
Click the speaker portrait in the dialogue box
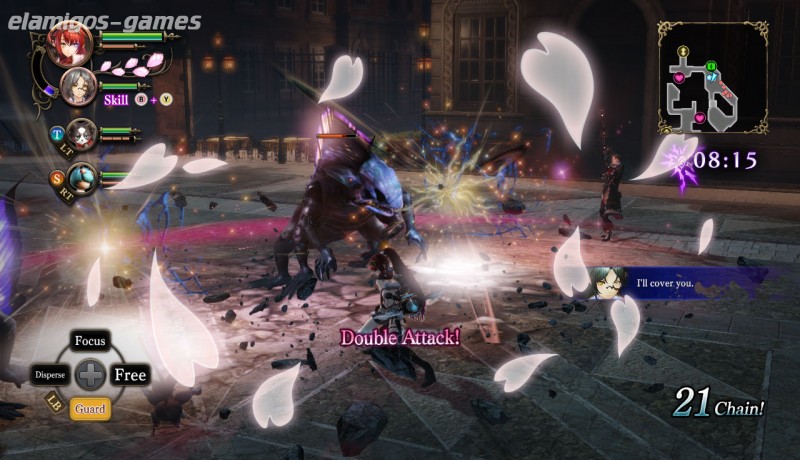(x=608, y=283)
